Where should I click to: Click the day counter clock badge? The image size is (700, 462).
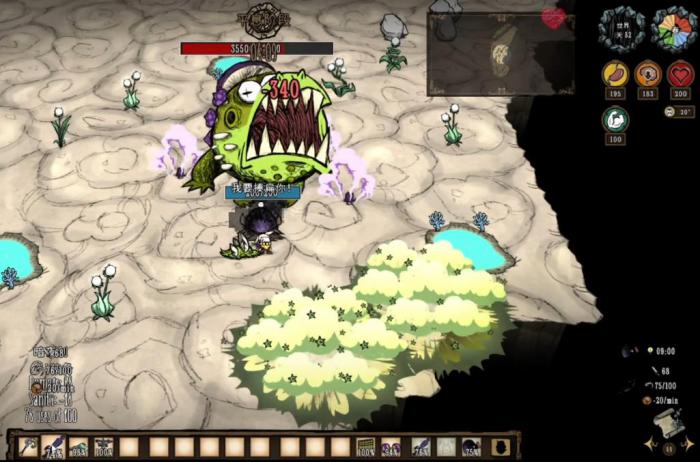coord(620,26)
